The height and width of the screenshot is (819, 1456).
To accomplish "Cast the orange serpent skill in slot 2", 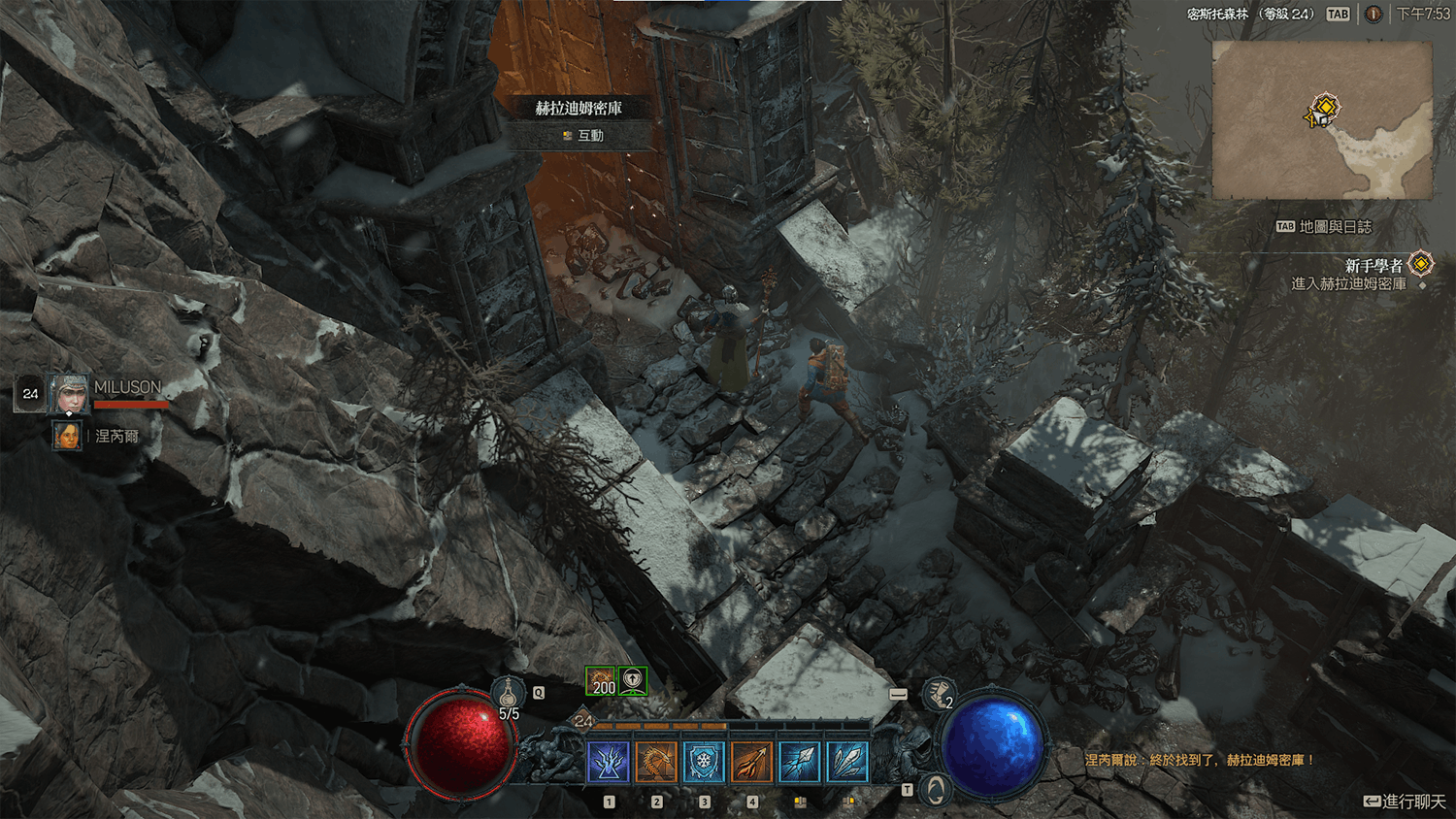I will tap(656, 763).
